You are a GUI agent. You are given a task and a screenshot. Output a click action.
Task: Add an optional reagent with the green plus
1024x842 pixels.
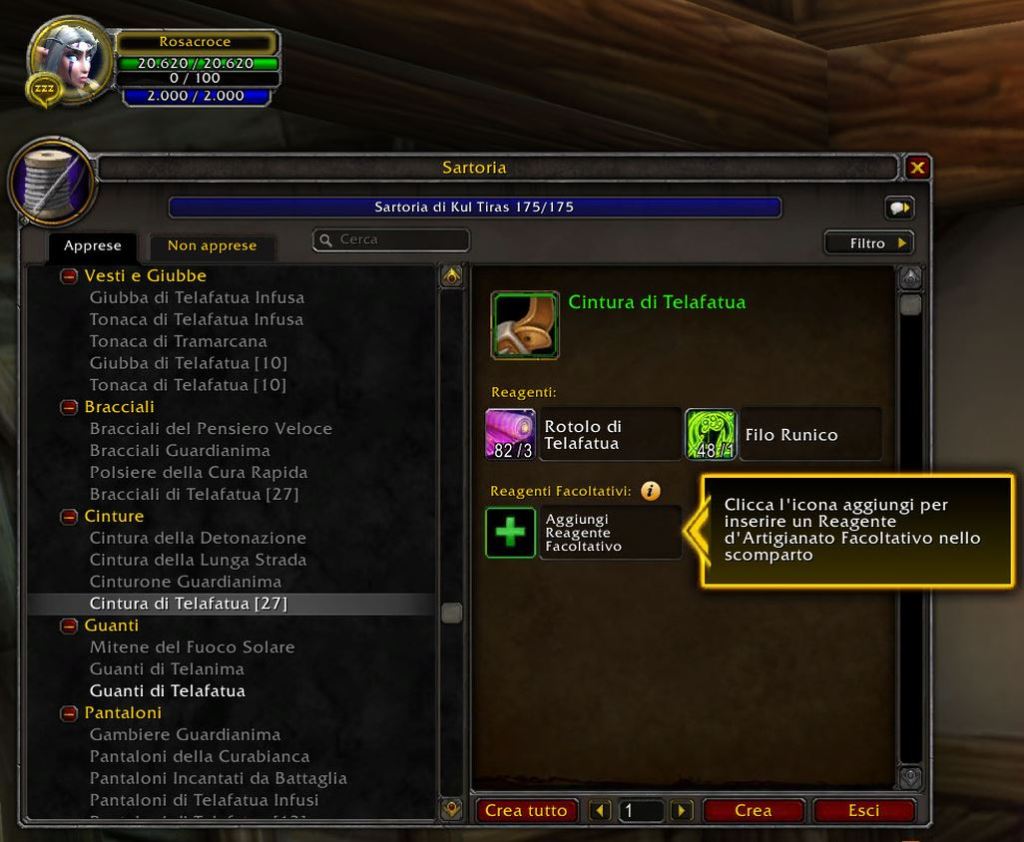click(x=510, y=532)
